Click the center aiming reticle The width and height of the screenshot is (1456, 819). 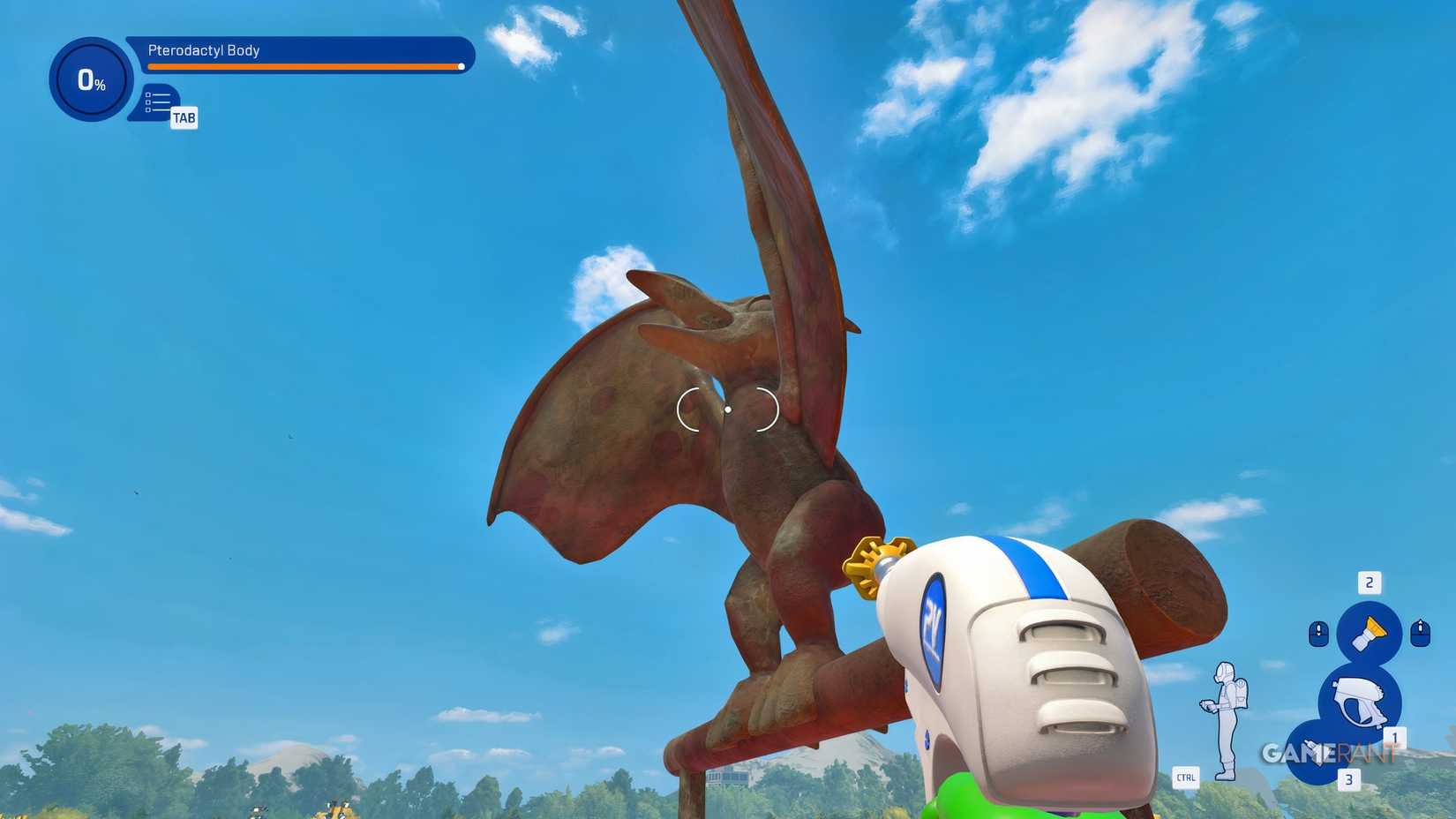[x=727, y=409]
